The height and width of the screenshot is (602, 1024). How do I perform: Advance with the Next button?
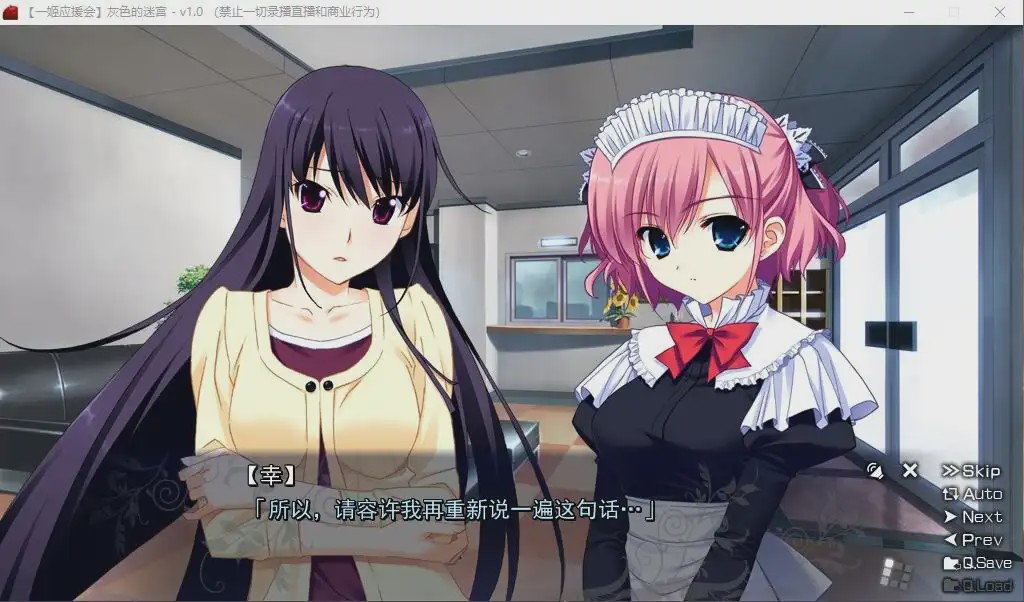pyautogui.click(x=972, y=517)
